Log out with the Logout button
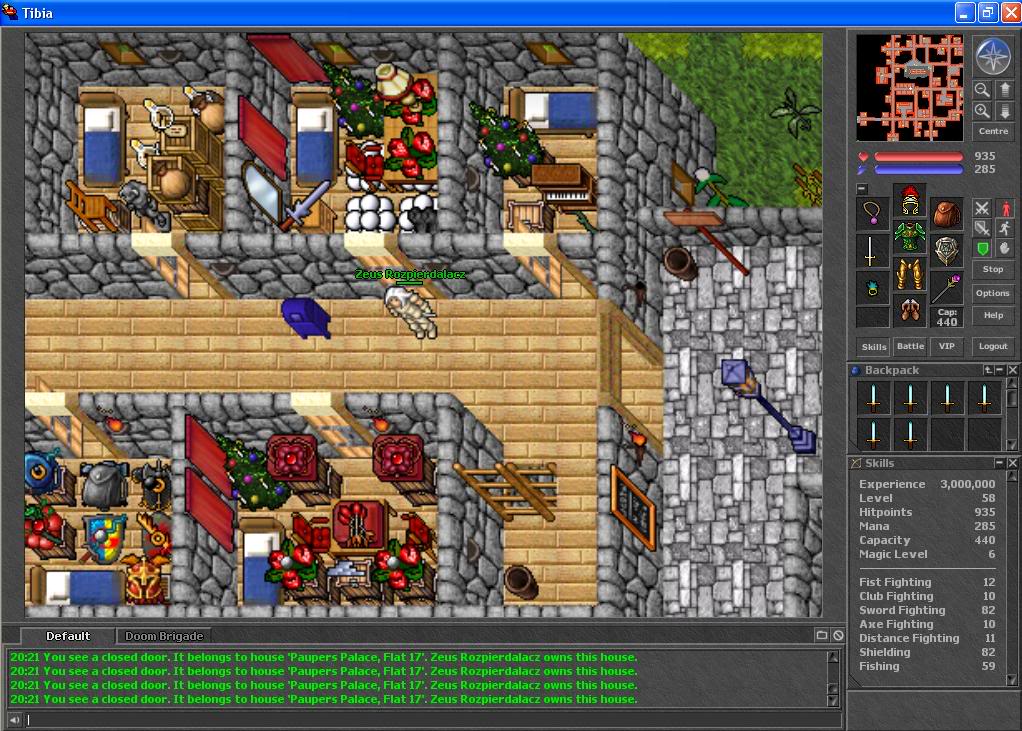 992,346
